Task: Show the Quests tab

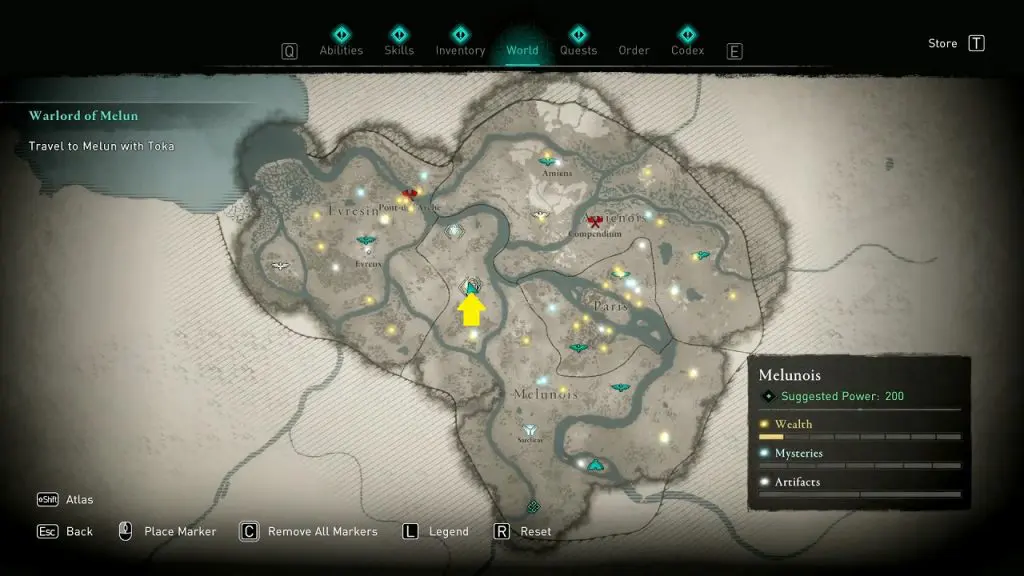Action: (x=578, y=50)
